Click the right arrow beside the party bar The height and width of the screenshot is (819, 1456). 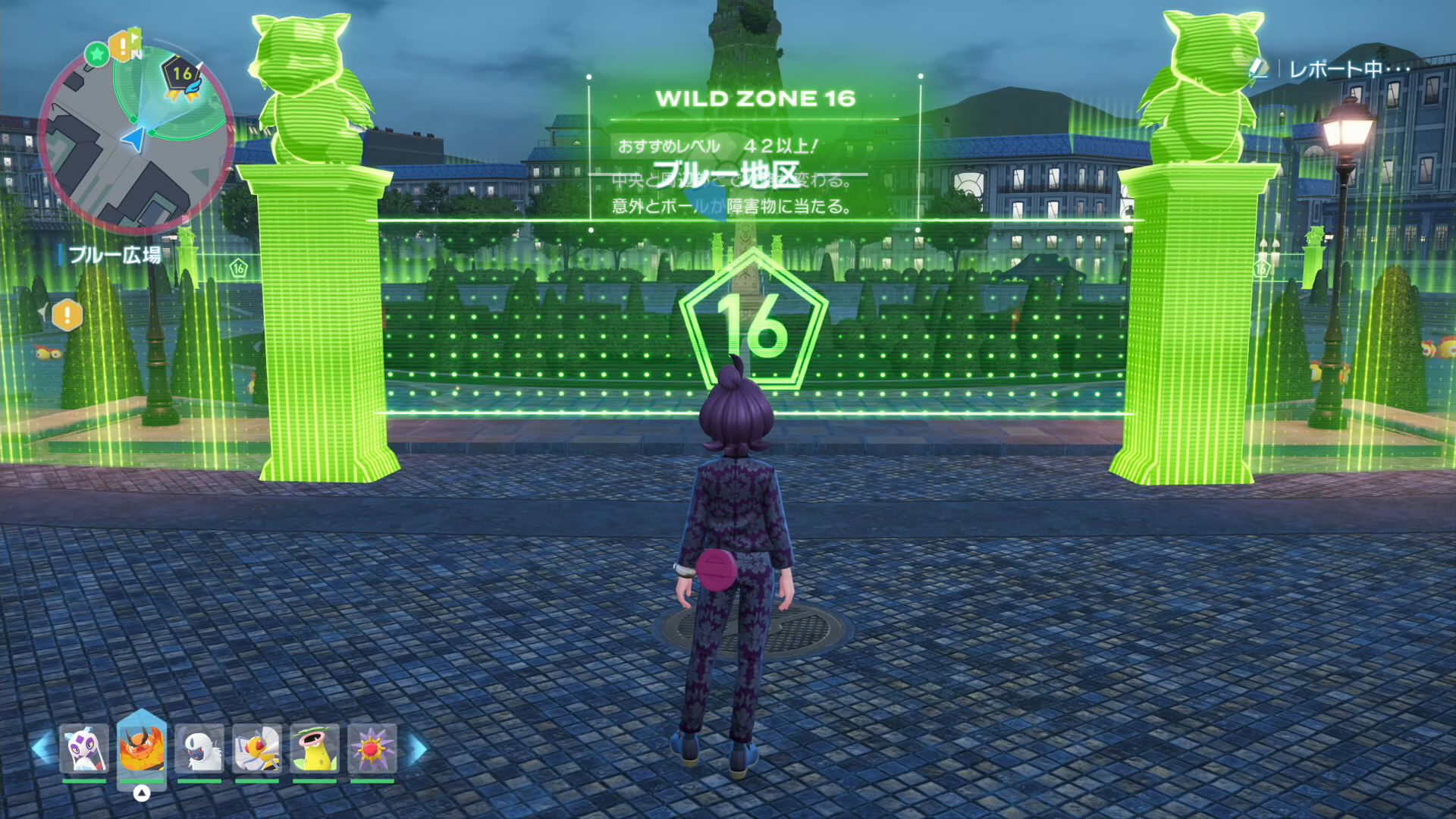click(x=417, y=748)
